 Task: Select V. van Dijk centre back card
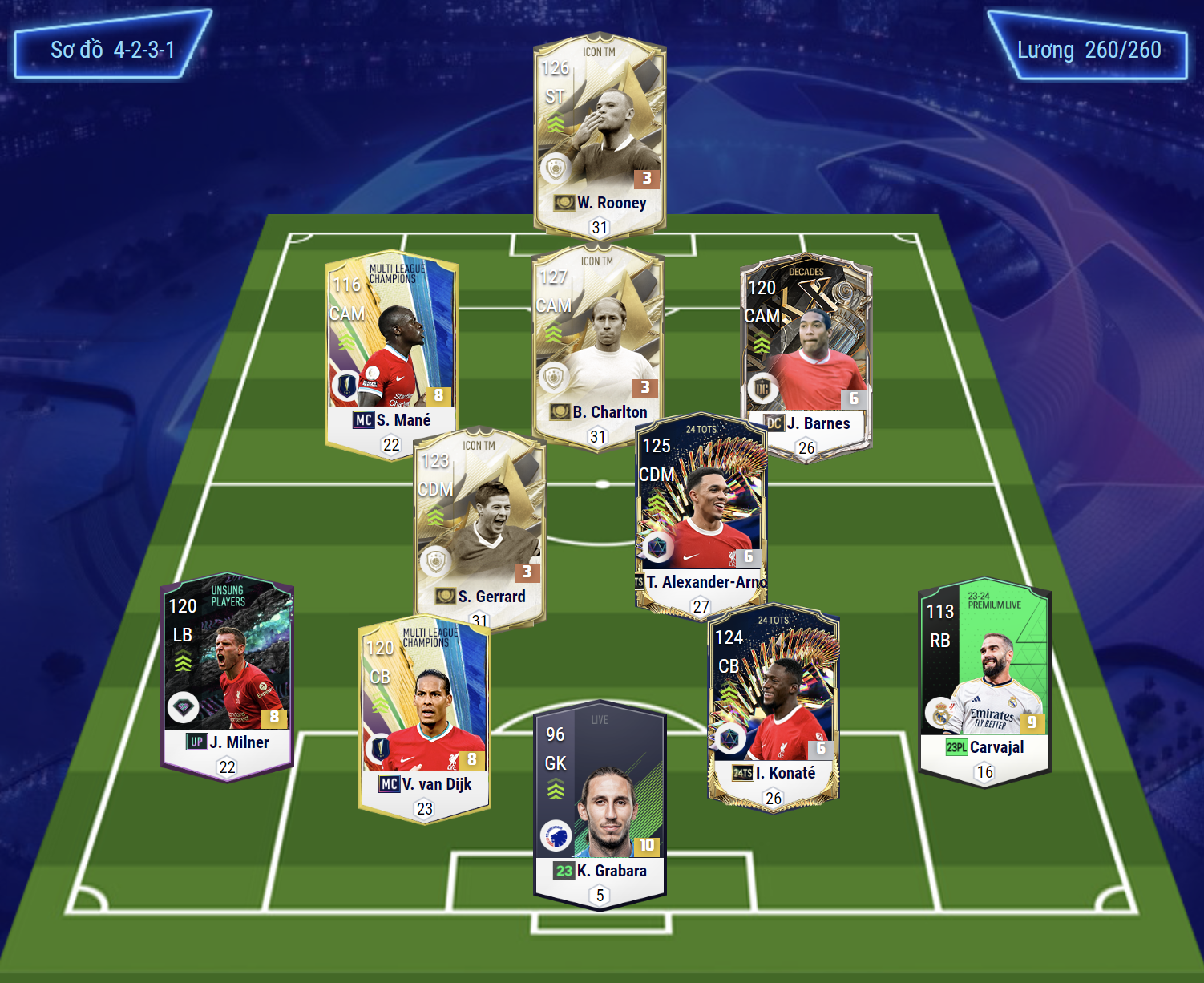pos(424,718)
